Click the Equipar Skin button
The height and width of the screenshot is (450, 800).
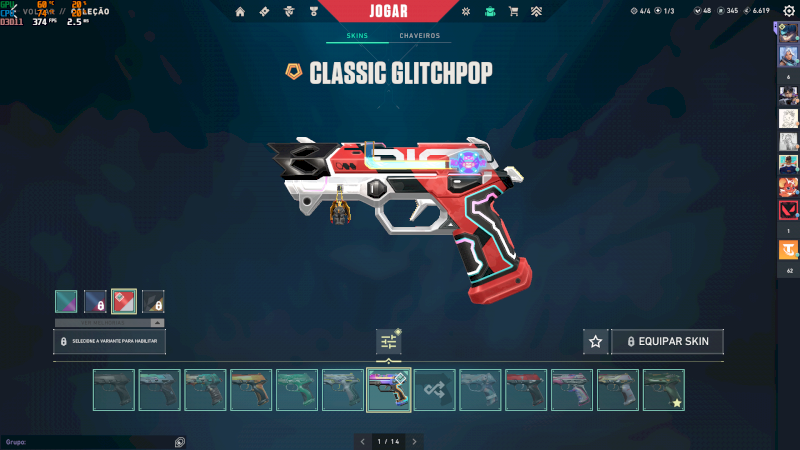click(667, 341)
